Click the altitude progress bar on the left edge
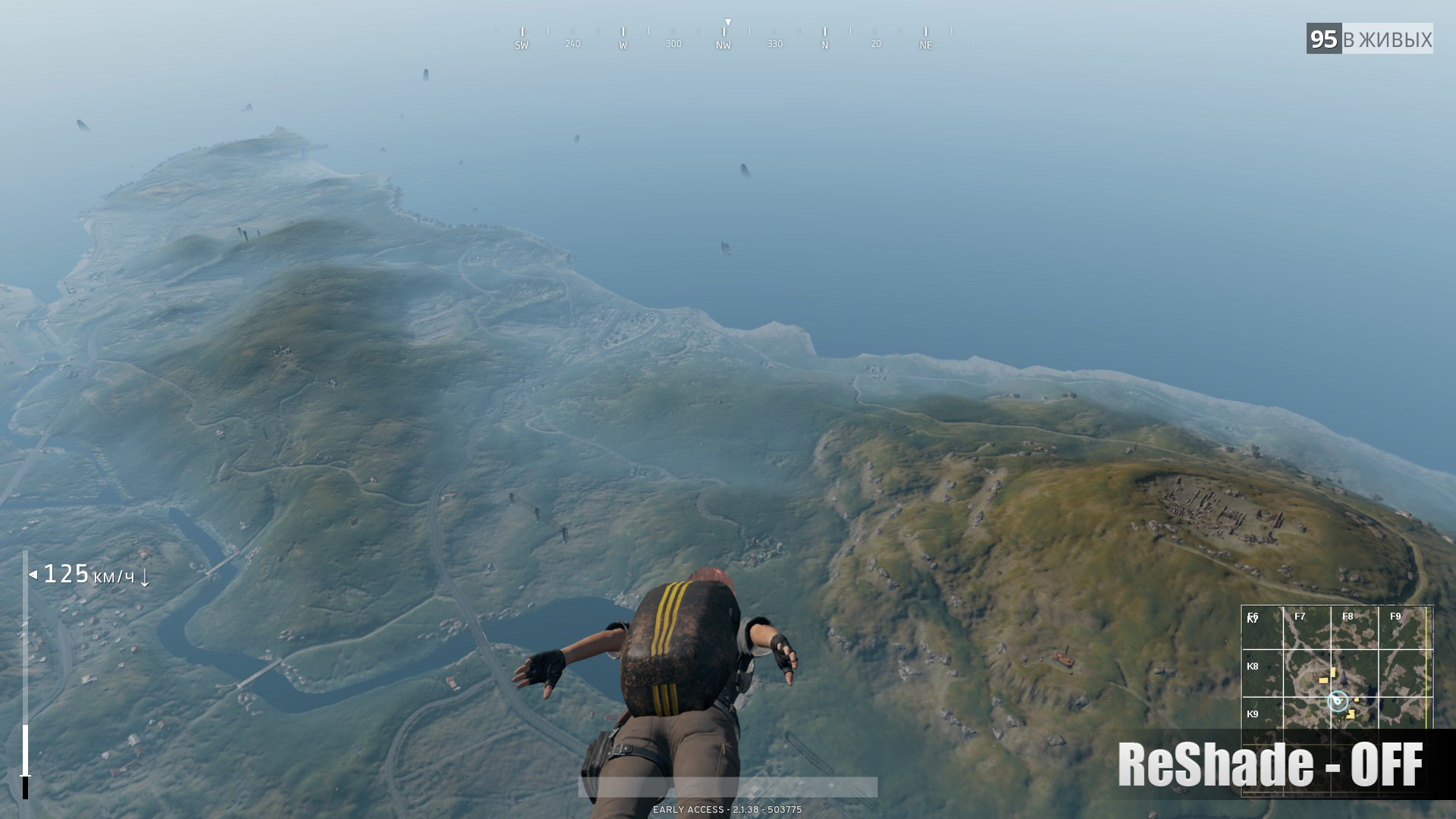 (x=26, y=720)
